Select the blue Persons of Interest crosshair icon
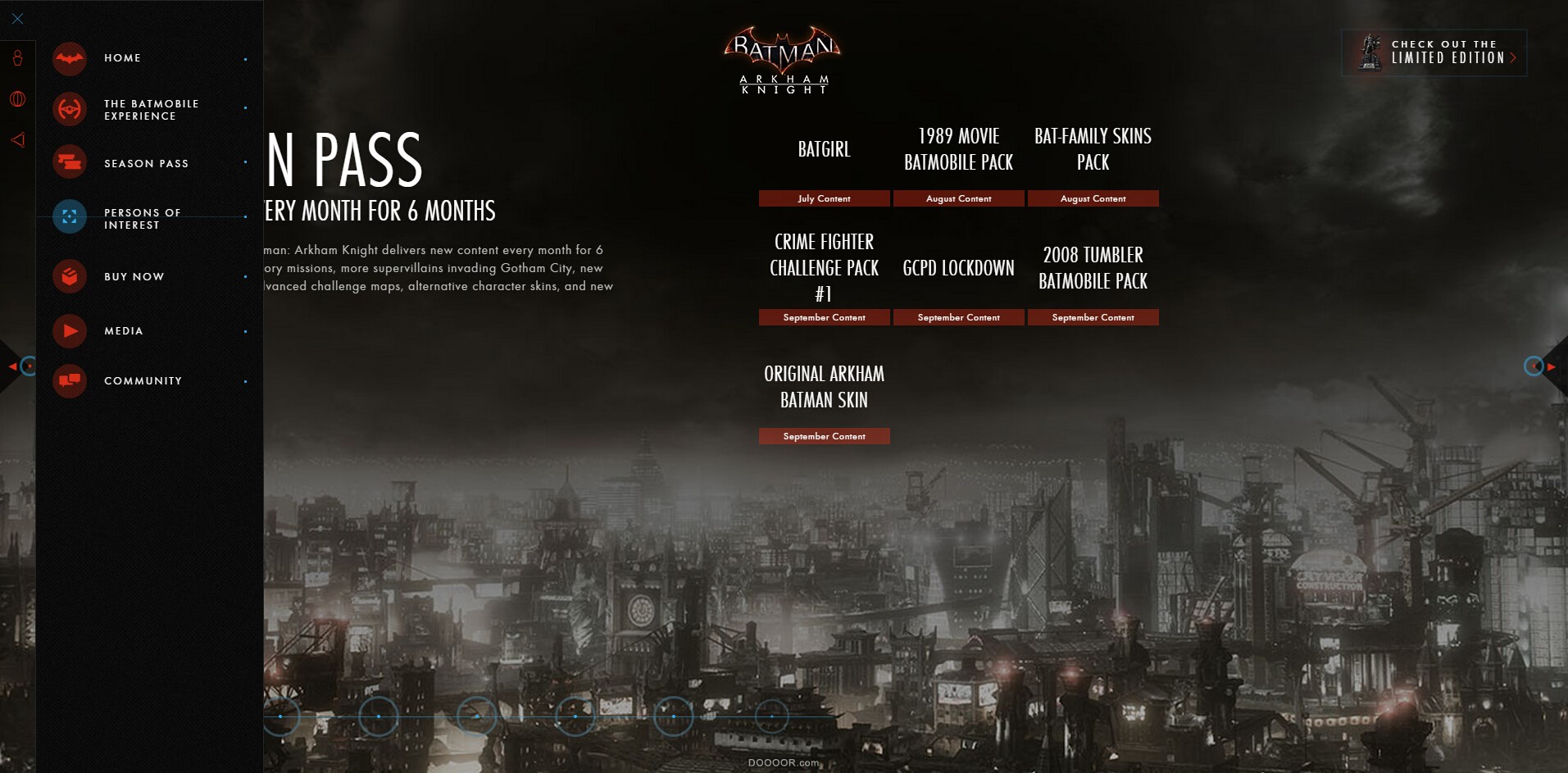The image size is (1568, 773). (70, 216)
